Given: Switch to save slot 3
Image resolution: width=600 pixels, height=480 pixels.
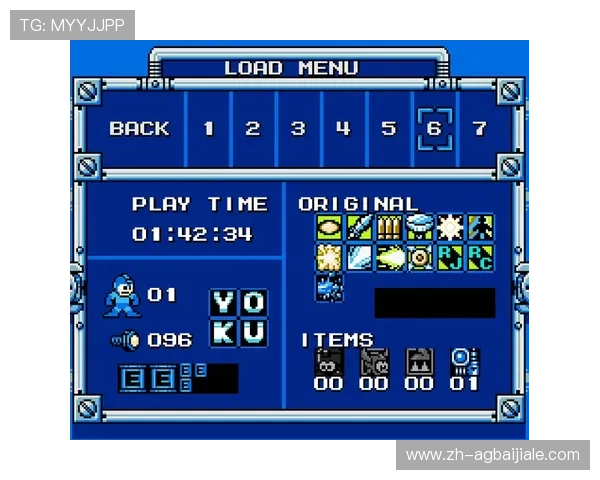Looking at the screenshot, I should coord(298,128).
